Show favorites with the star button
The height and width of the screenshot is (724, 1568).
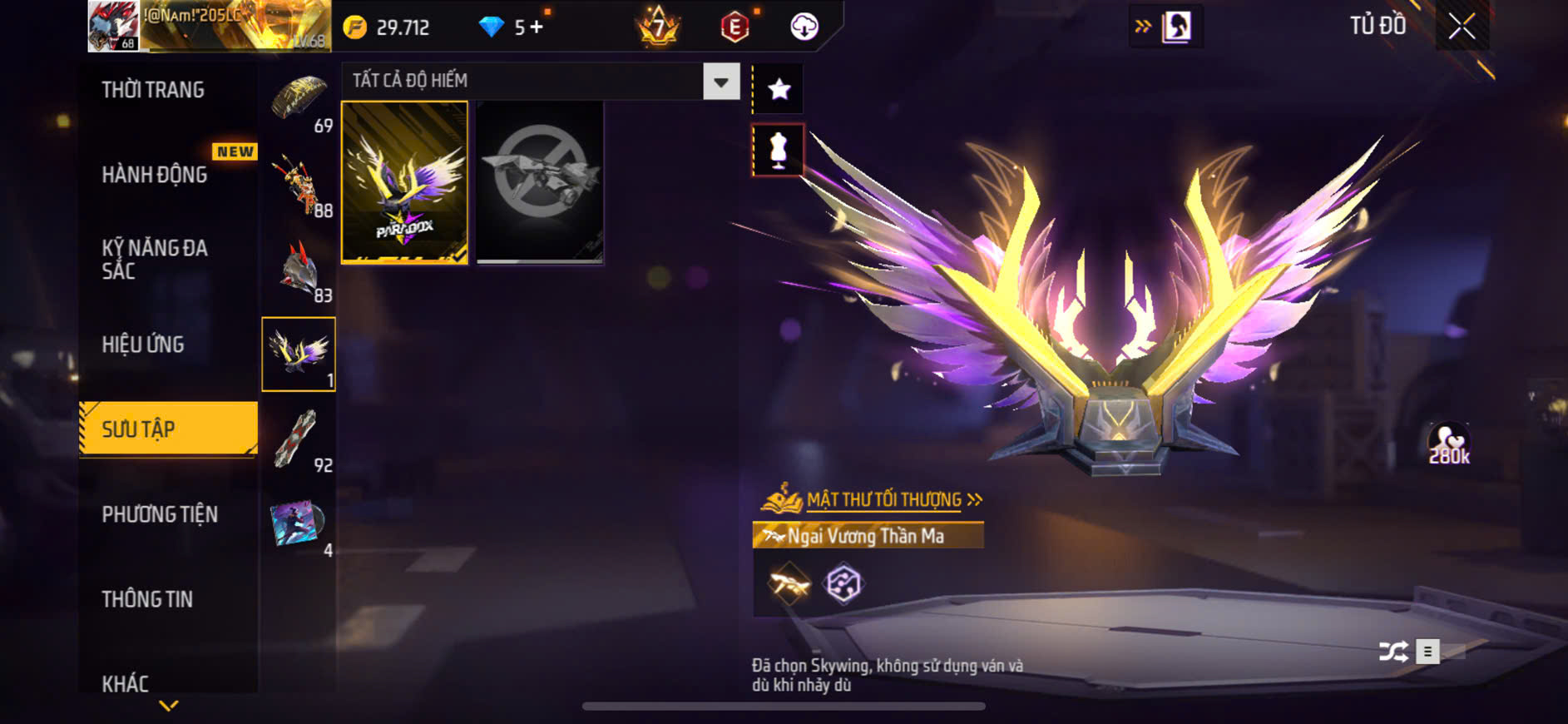[x=779, y=89]
